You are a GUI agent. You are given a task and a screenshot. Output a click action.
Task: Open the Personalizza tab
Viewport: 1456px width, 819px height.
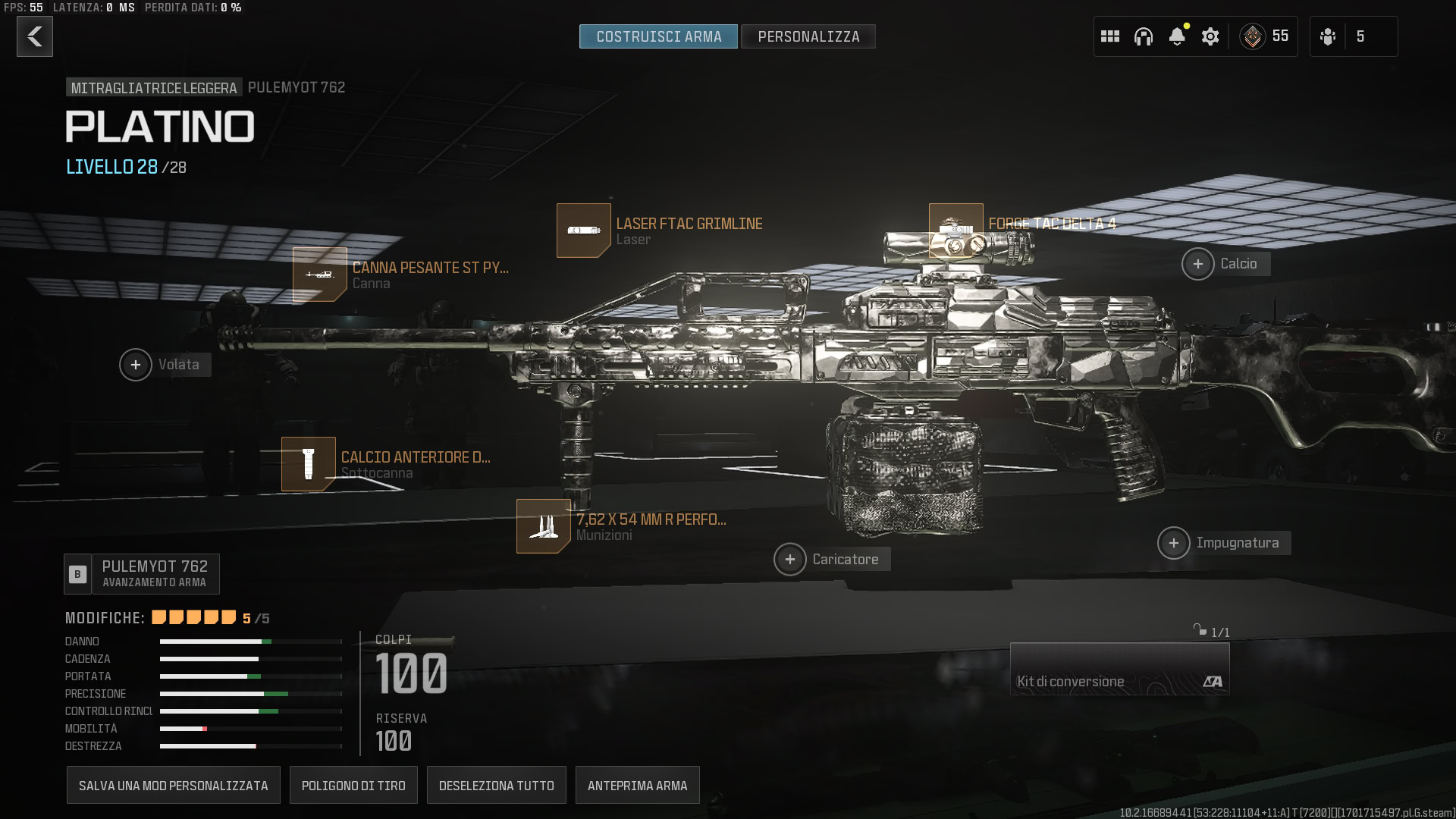[808, 36]
